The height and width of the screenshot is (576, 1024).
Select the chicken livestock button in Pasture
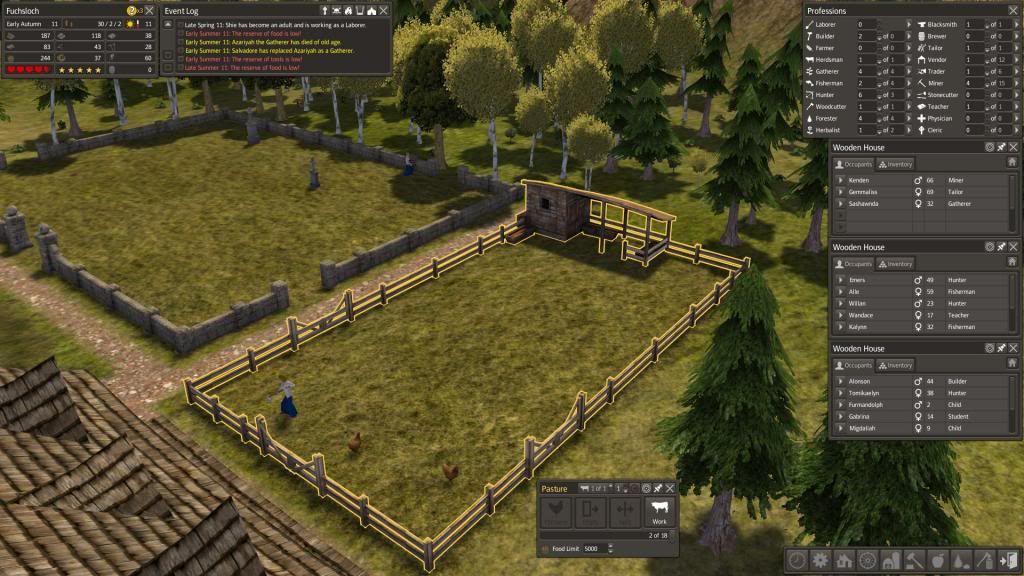point(555,512)
